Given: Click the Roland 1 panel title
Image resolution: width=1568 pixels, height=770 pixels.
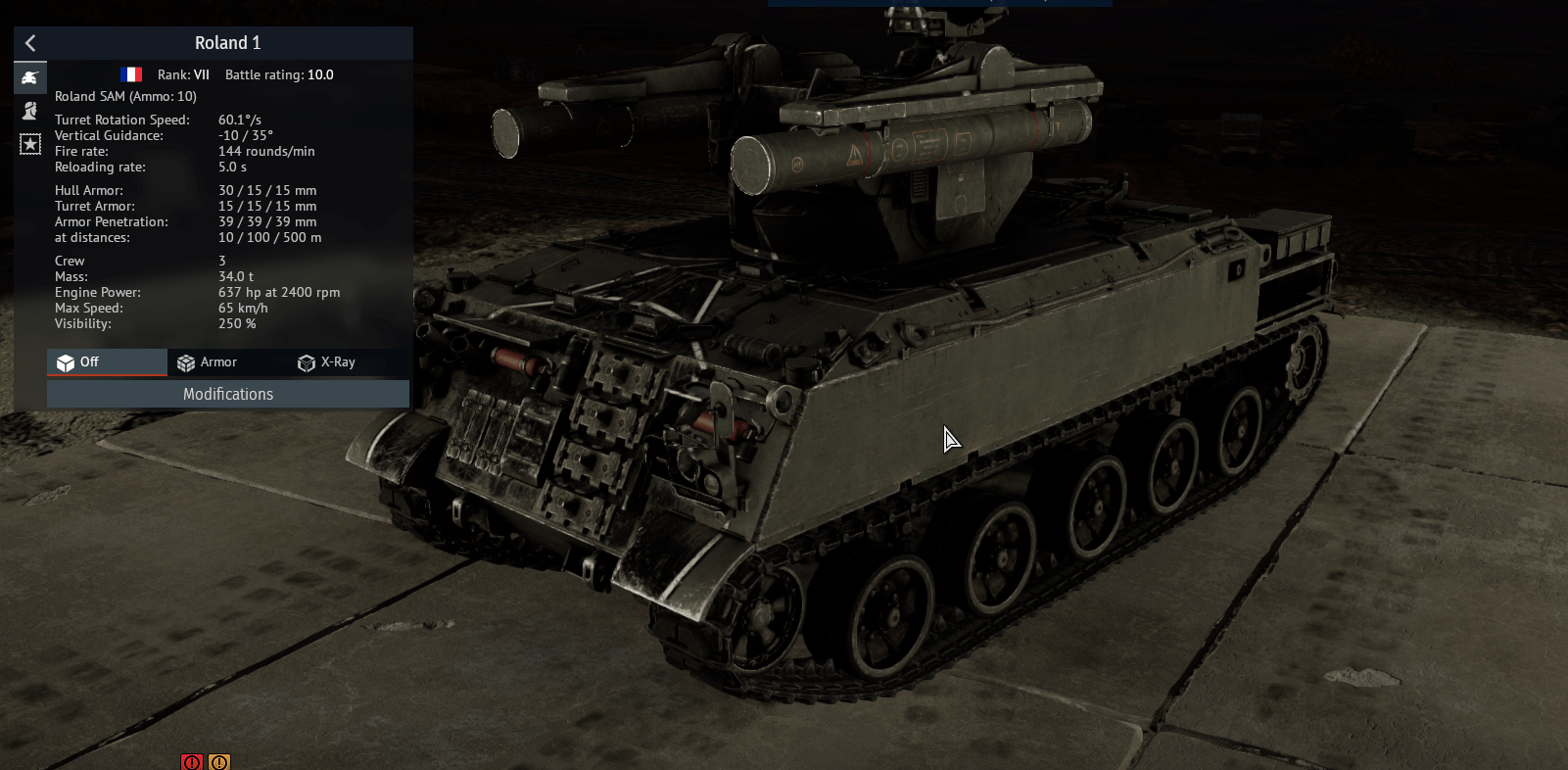Looking at the screenshot, I should coord(227,42).
